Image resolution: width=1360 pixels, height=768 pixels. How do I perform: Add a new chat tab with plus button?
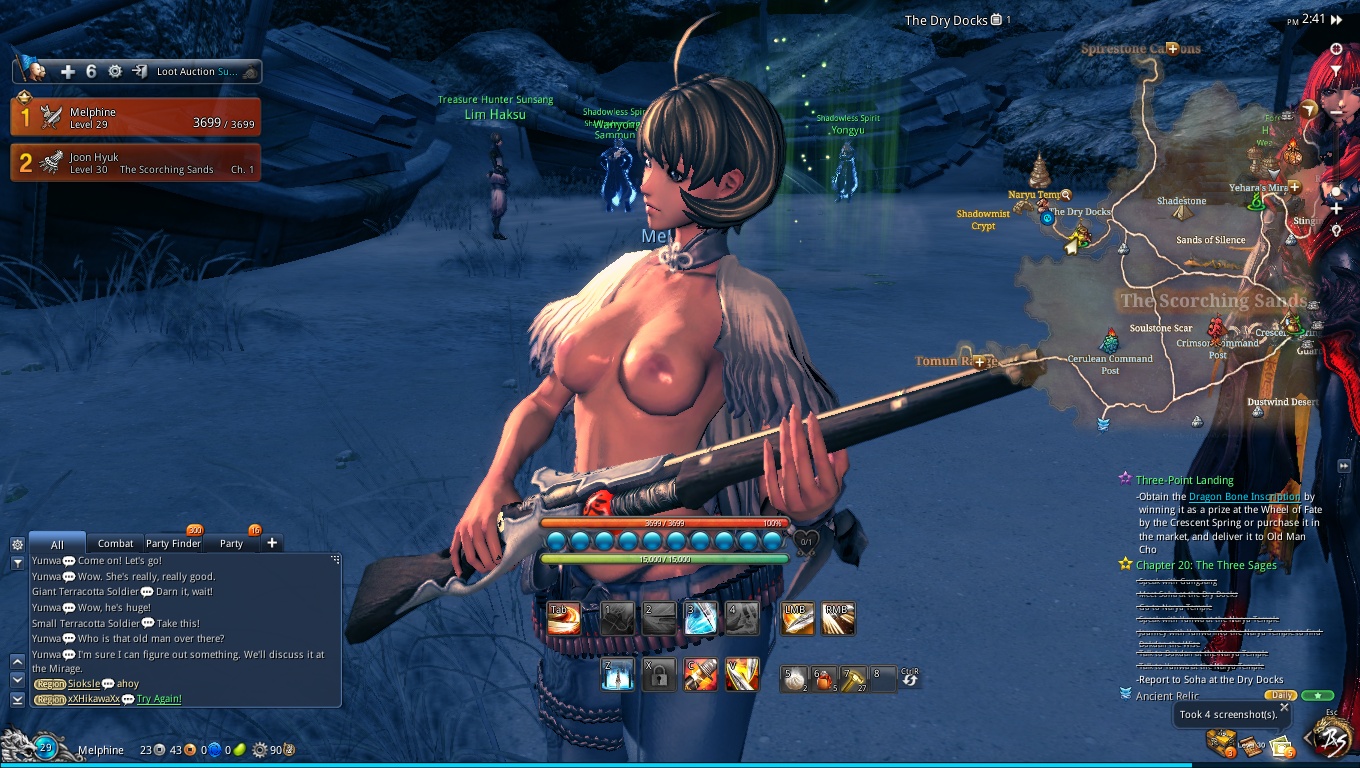271,543
